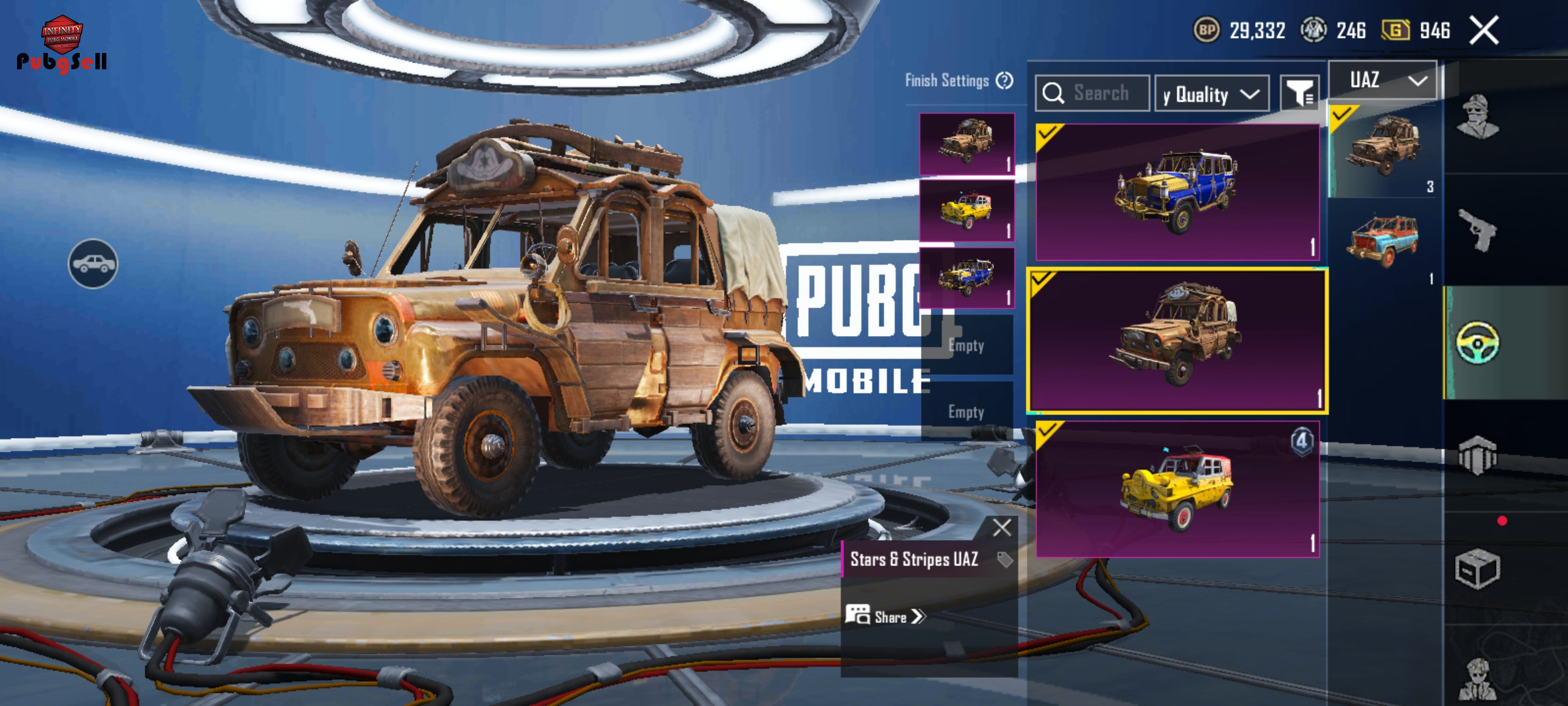Click the gold G currency icon

click(1396, 30)
